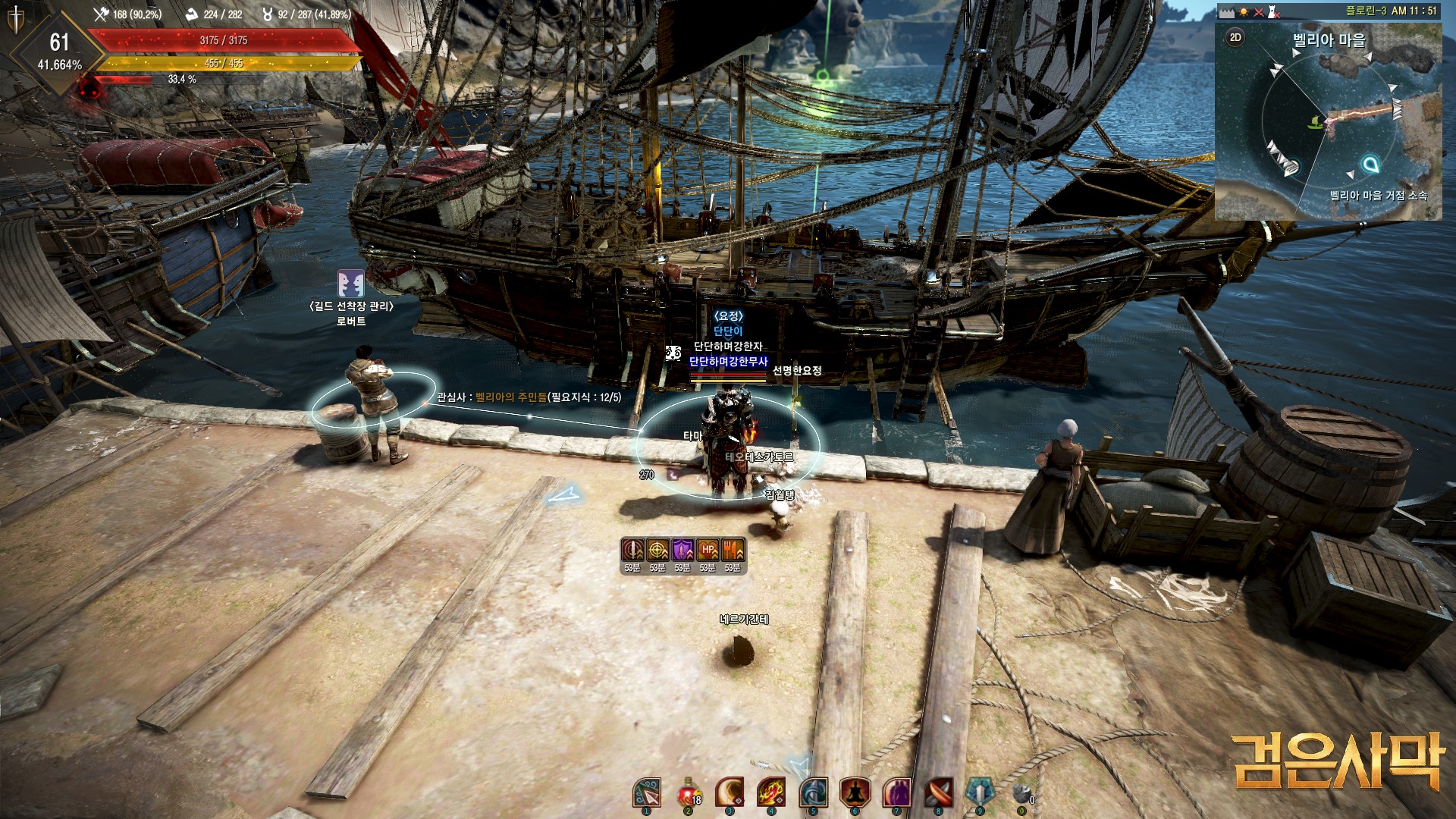
Task: Click the sun weather icon above the minimap
Action: 1244,12
